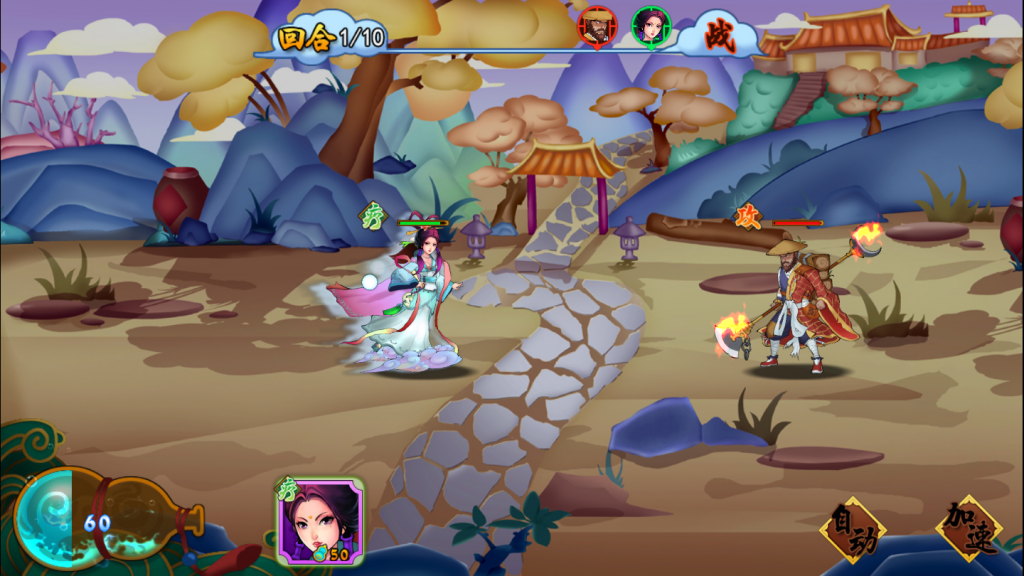This screenshot has height=576, width=1024.
Task: Select the heroine's green turn-order portrait
Action: [650, 26]
